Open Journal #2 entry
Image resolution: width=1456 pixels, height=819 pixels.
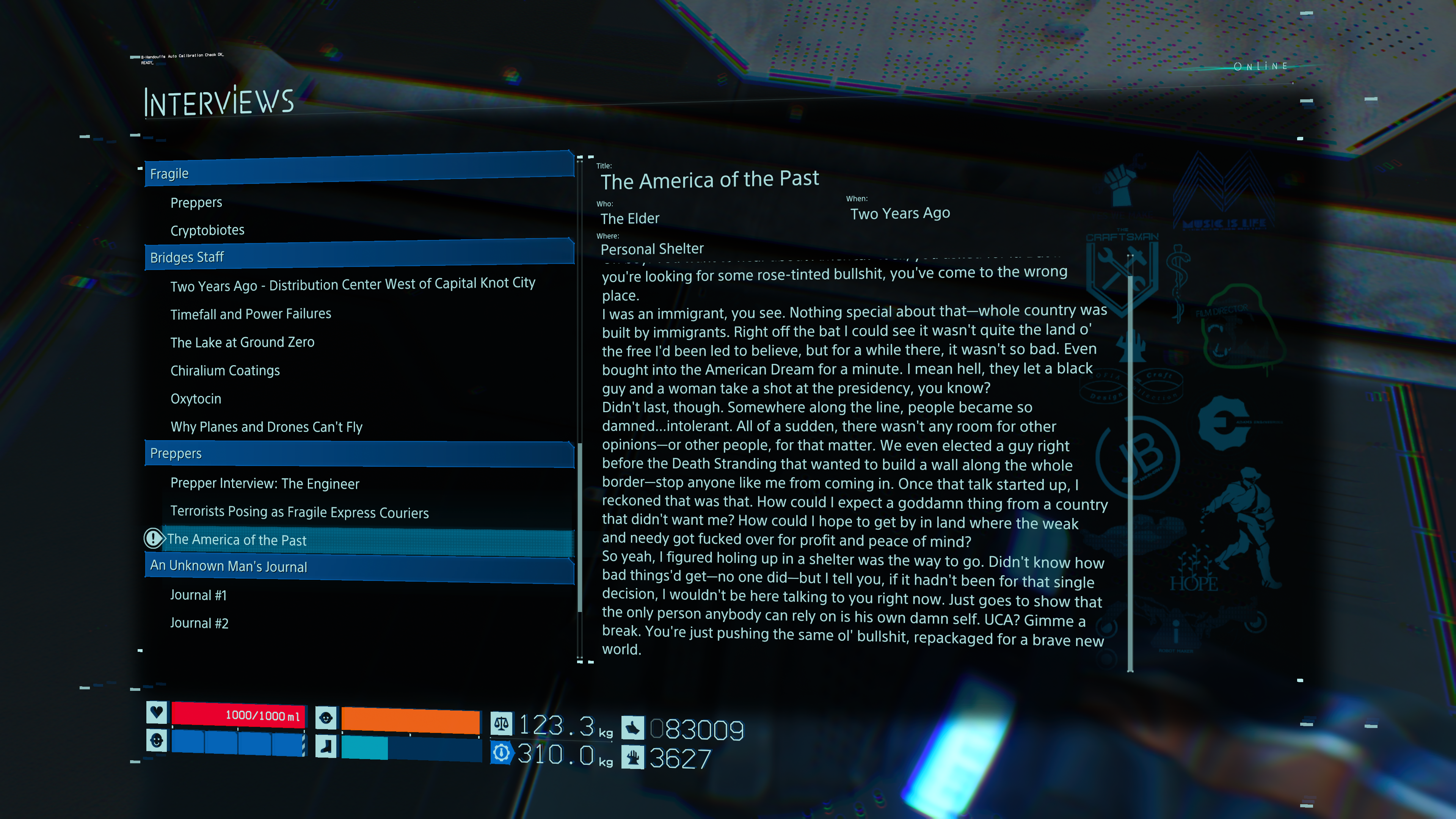[199, 623]
